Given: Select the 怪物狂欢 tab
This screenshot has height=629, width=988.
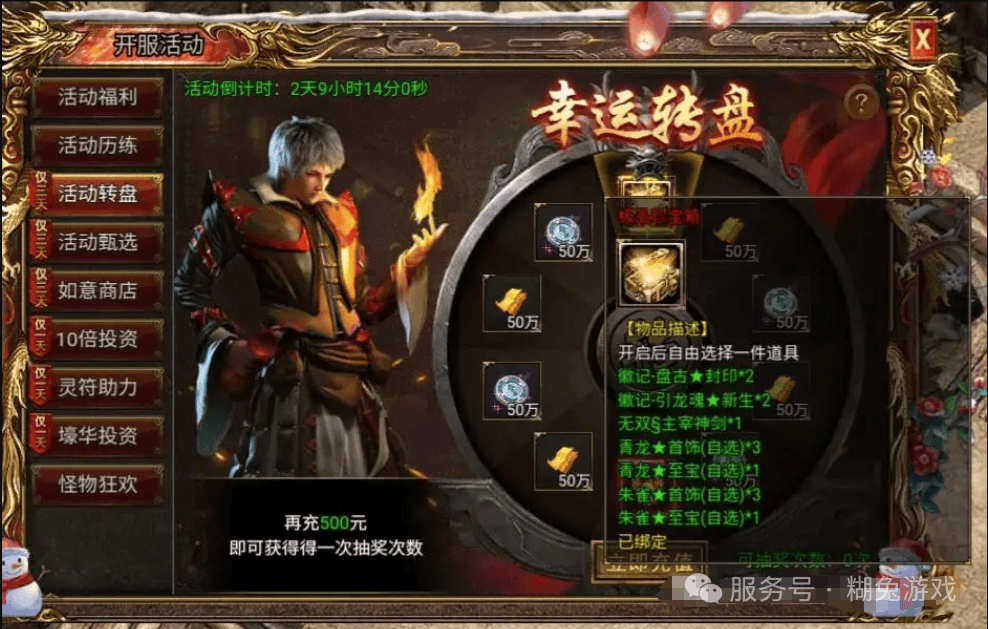Looking at the screenshot, I should pyautogui.click(x=97, y=484).
